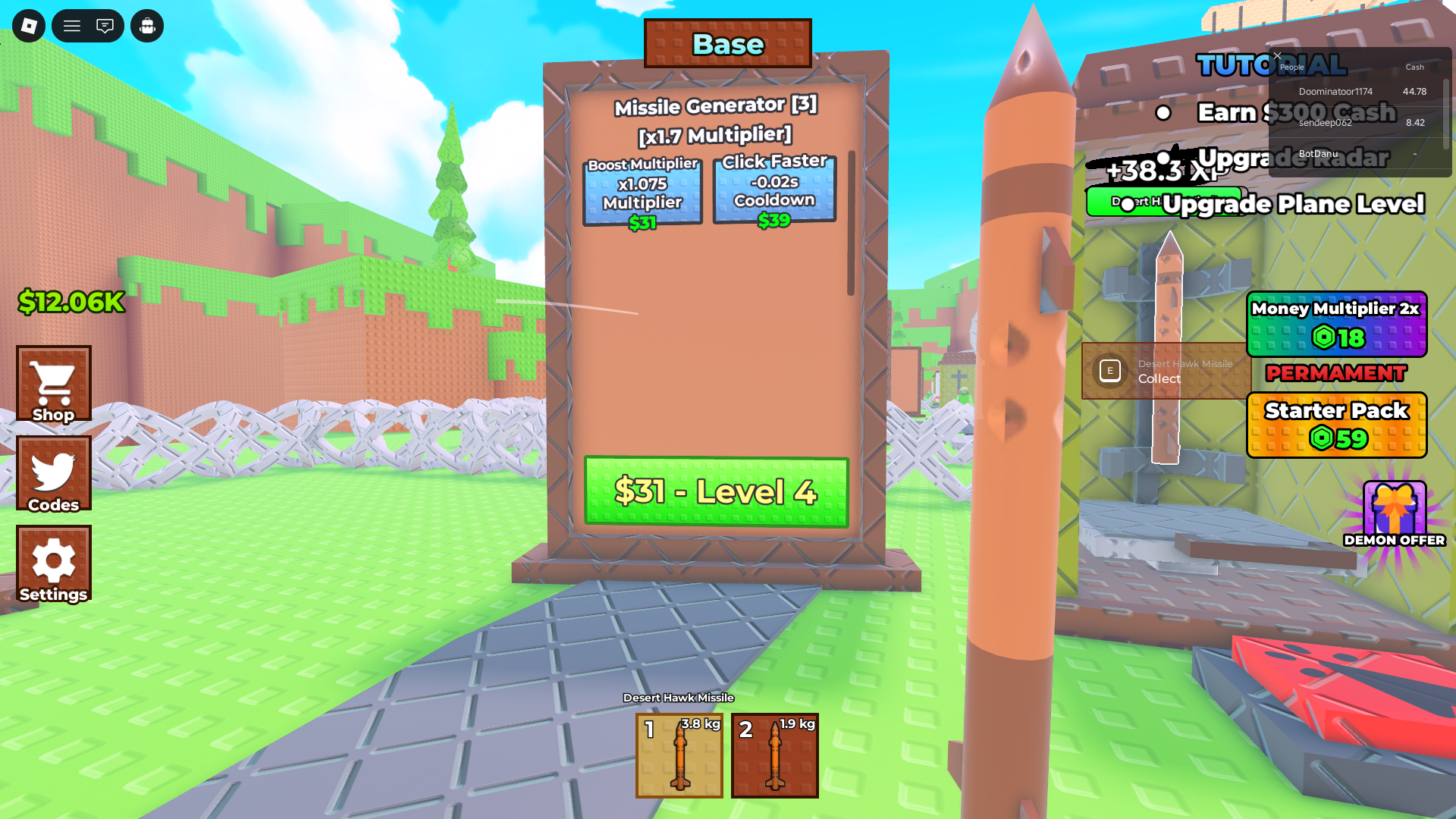Viewport: 1456px width, 819px height.
Task: Close the People leaderboard panel
Action: click(x=1277, y=56)
